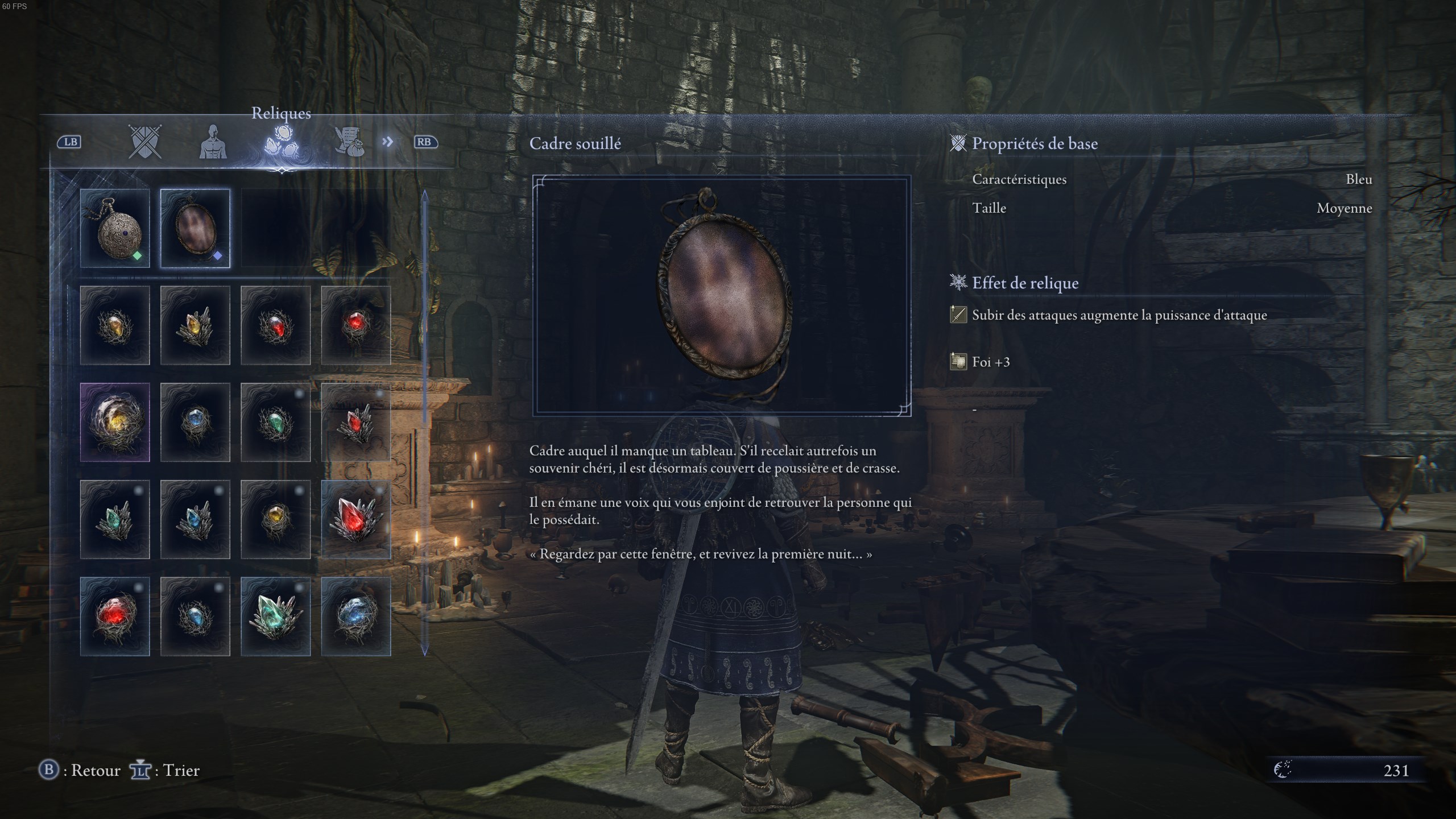Choose the purple-framed large yellow relic
This screenshot has width=1456, height=819.
click(115, 422)
